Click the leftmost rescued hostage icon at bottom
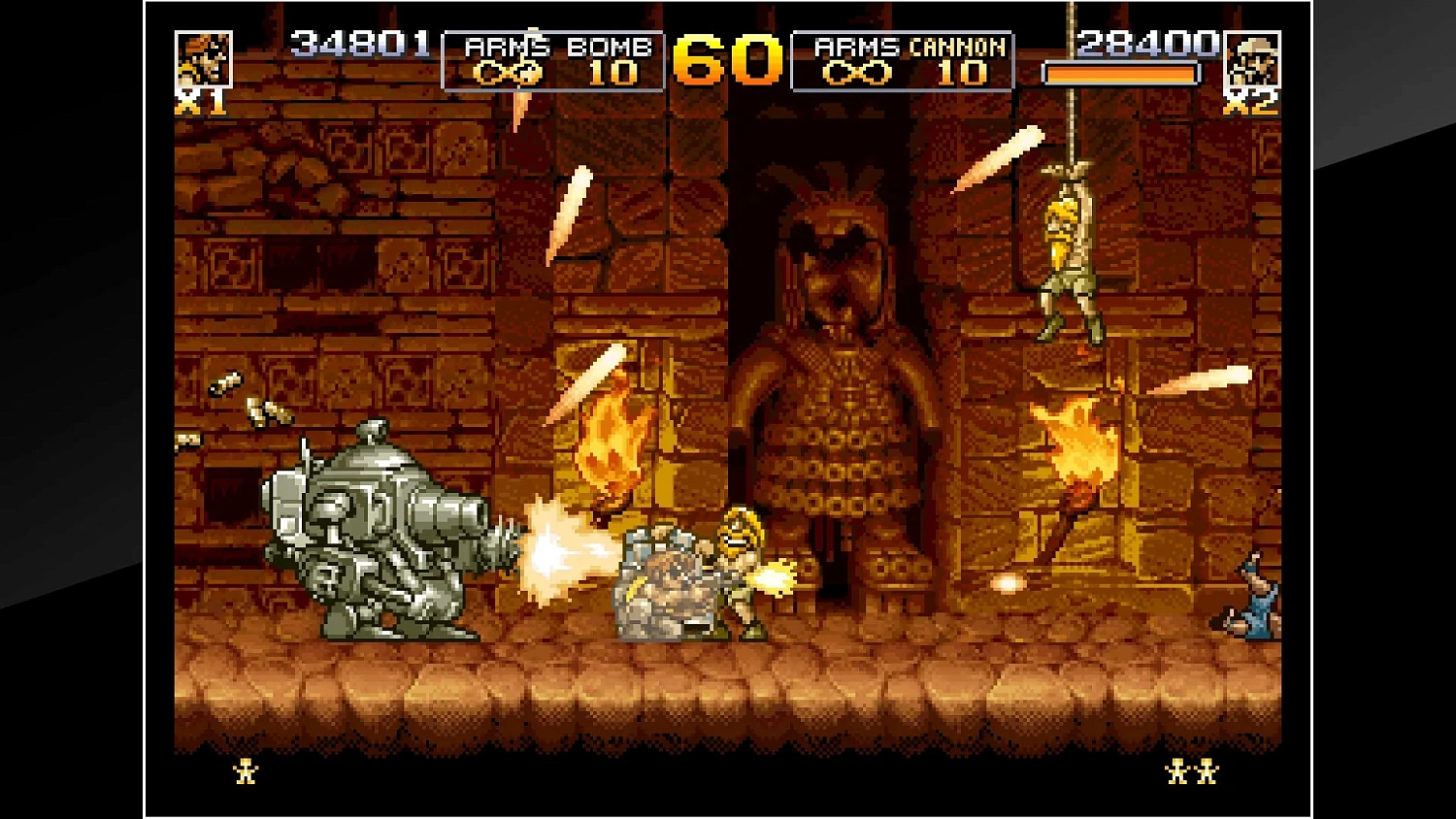This screenshot has height=819, width=1456. pyautogui.click(x=246, y=770)
